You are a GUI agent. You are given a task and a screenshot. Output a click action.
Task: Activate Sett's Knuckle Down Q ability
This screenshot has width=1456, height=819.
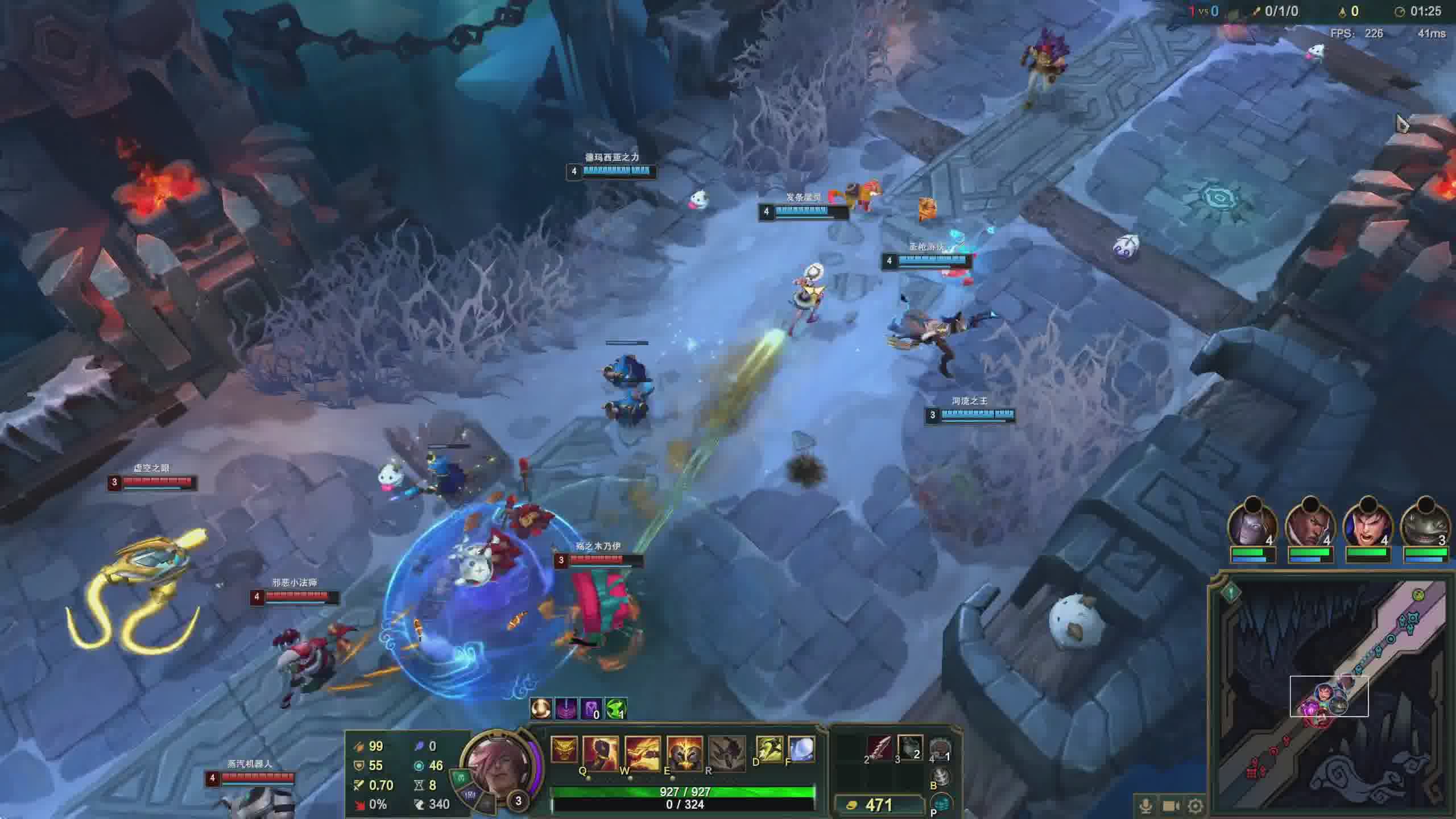click(x=600, y=752)
